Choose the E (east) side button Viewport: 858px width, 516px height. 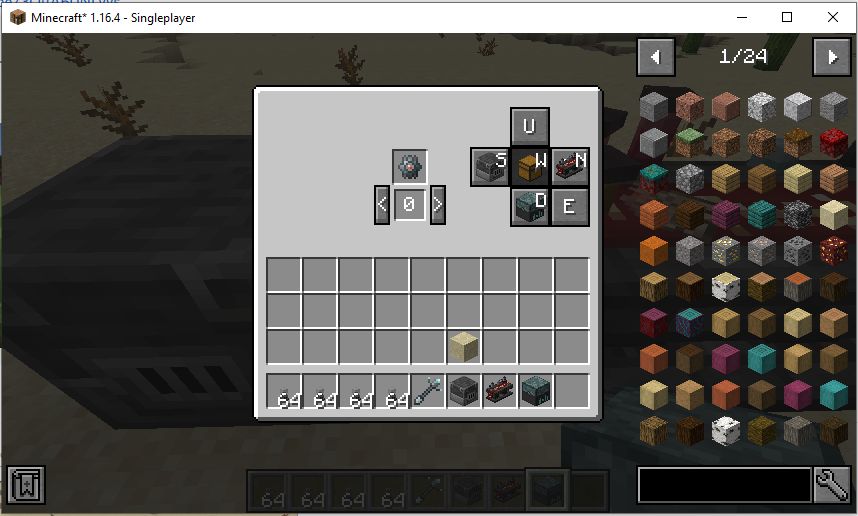(570, 207)
